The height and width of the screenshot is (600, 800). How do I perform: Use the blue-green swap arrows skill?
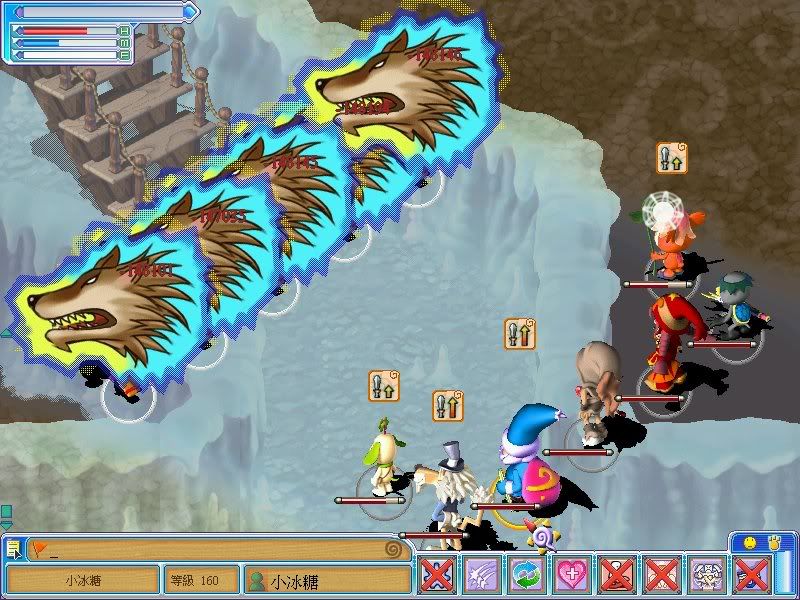click(527, 577)
